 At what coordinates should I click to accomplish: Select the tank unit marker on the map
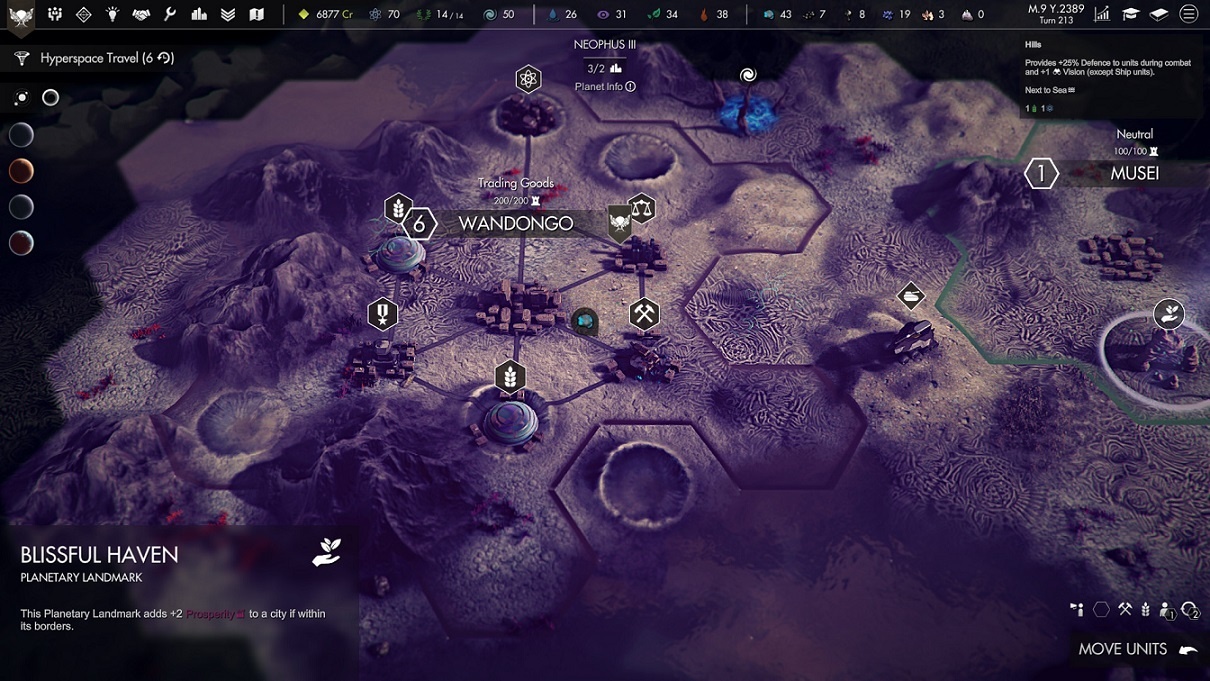911,295
